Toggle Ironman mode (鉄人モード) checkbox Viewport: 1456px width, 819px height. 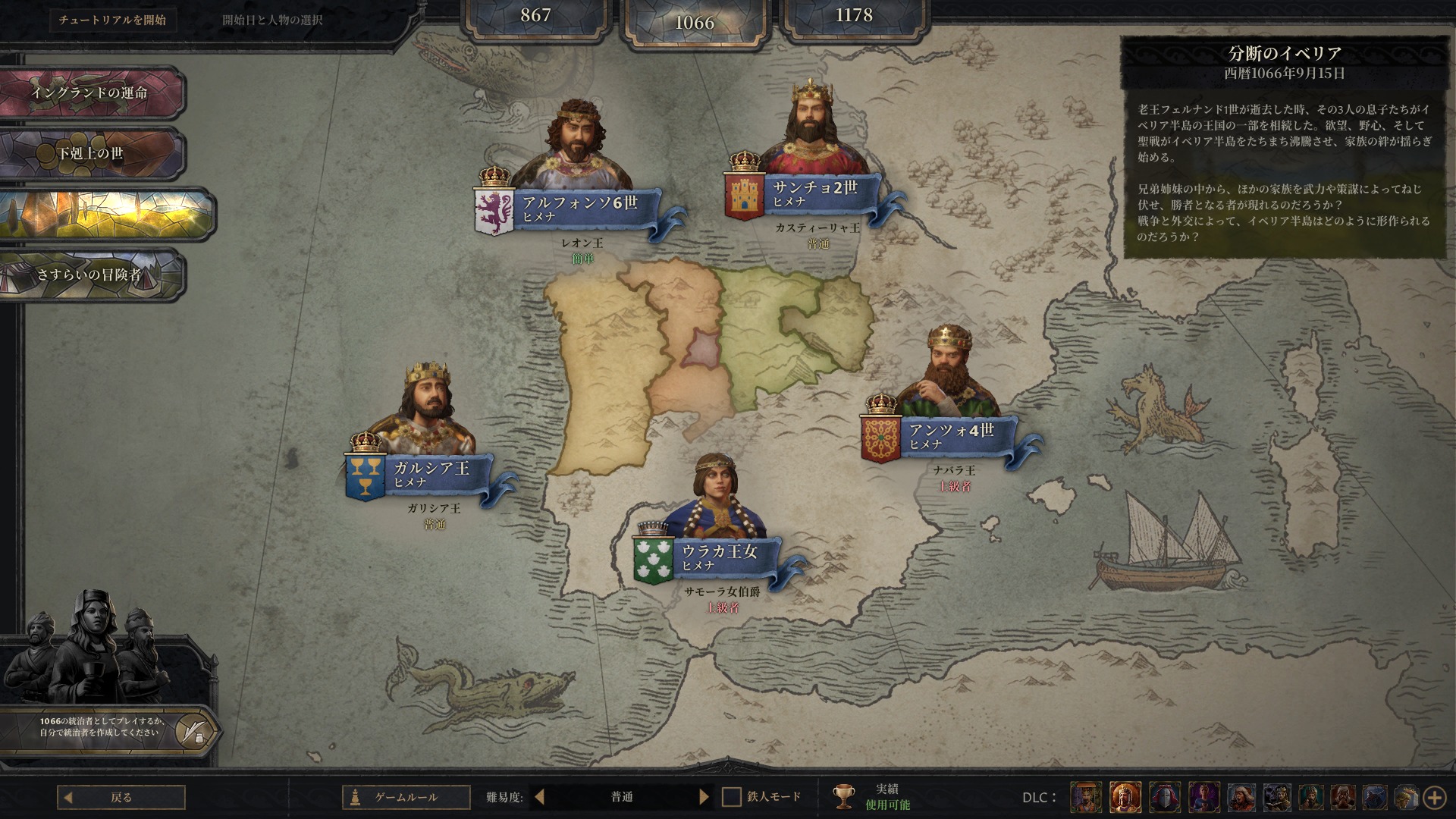[x=731, y=797]
